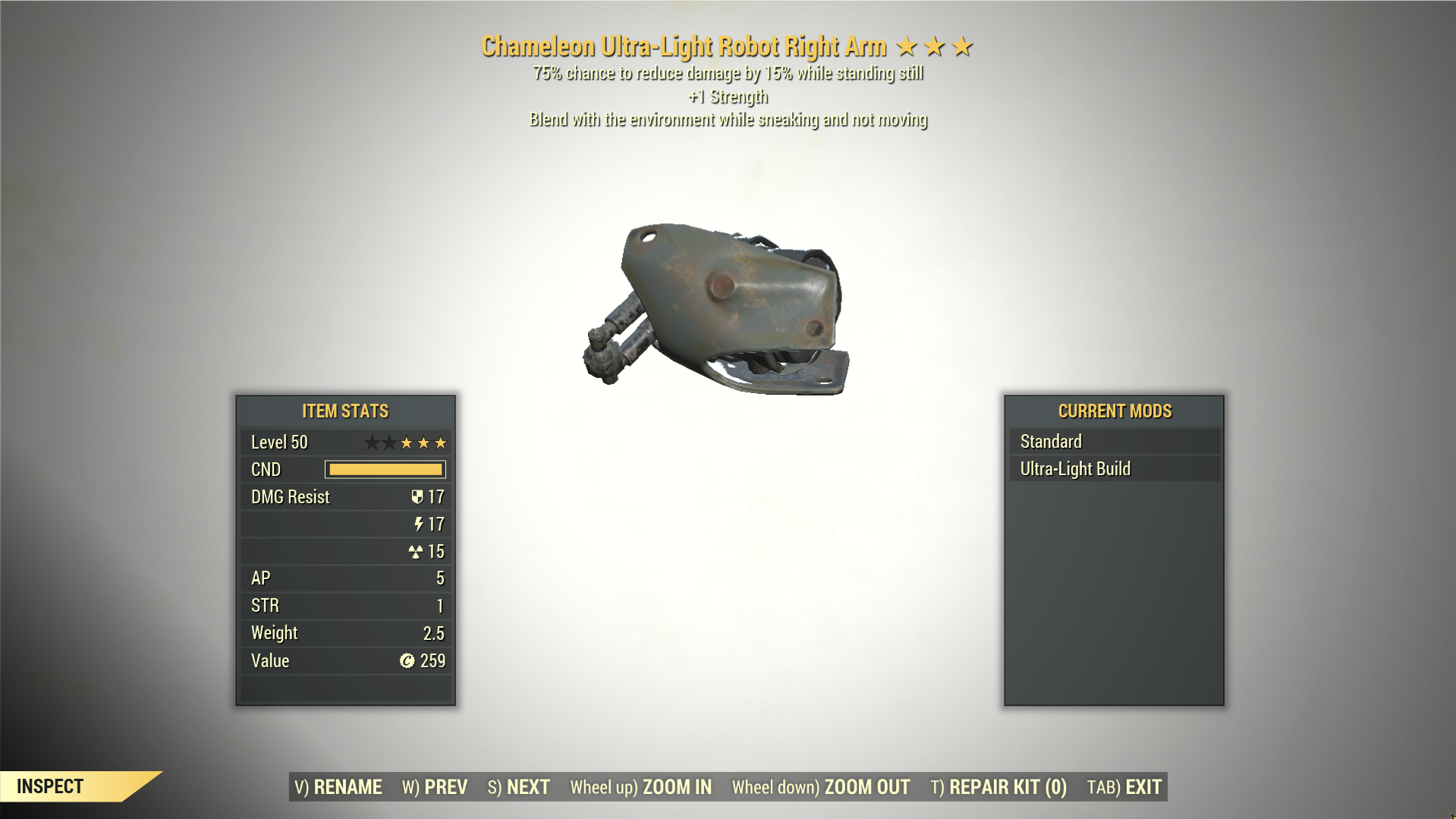Choose ZOOM OUT on the item
Screen dimensions: 1456x819
[x=821, y=787]
